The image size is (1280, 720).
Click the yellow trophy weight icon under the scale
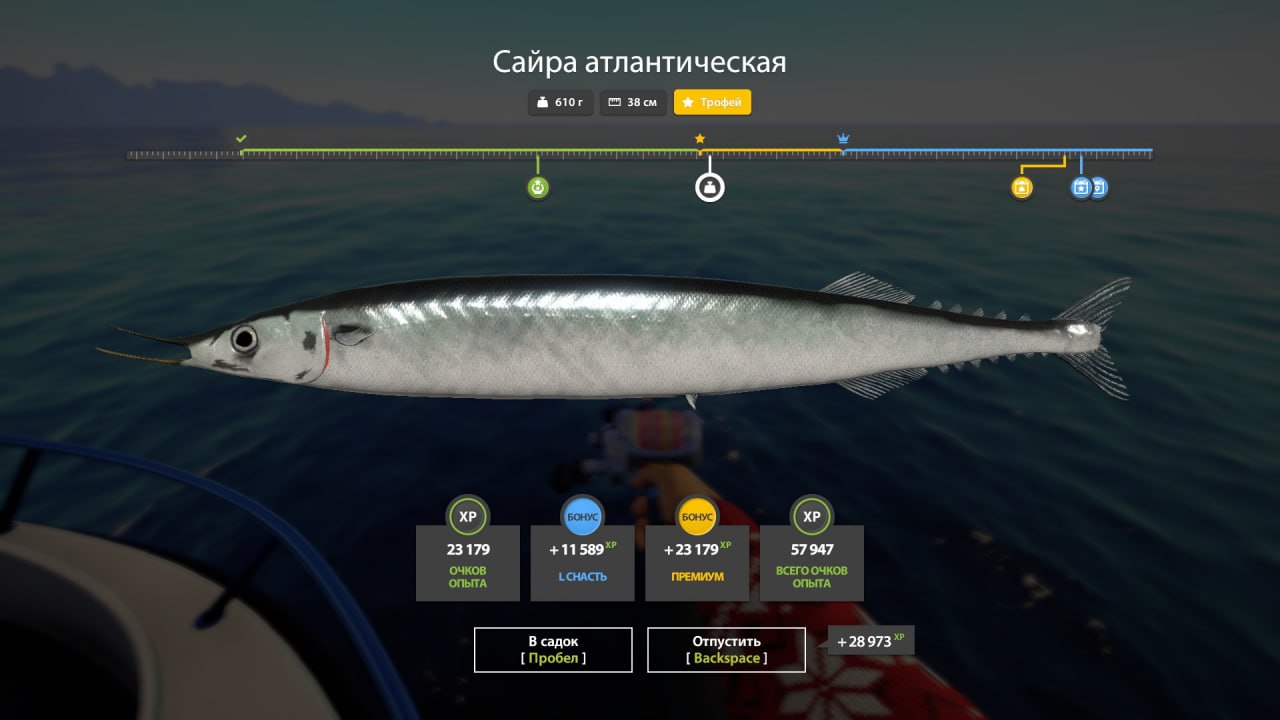pyautogui.click(x=1021, y=186)
